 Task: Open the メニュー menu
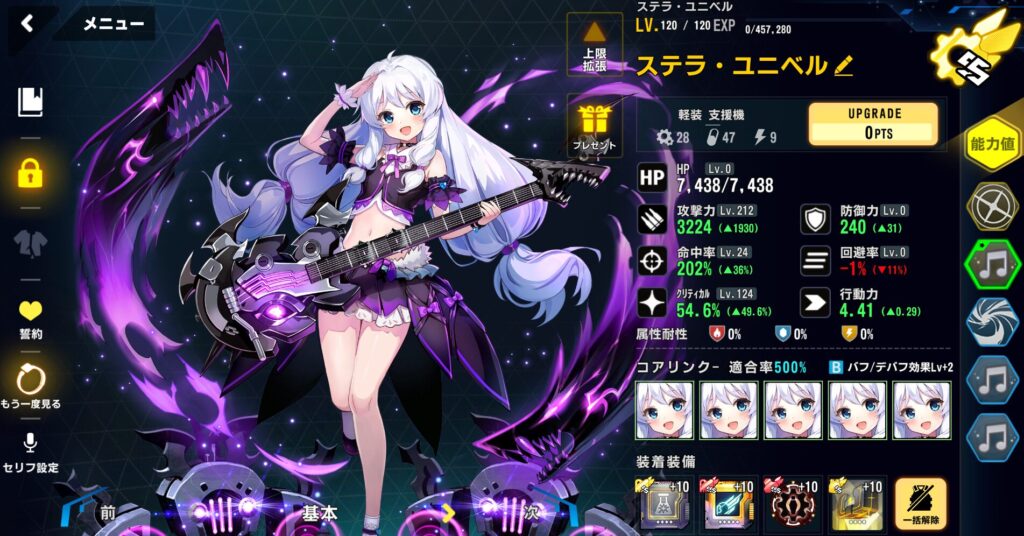coord(113,23)
